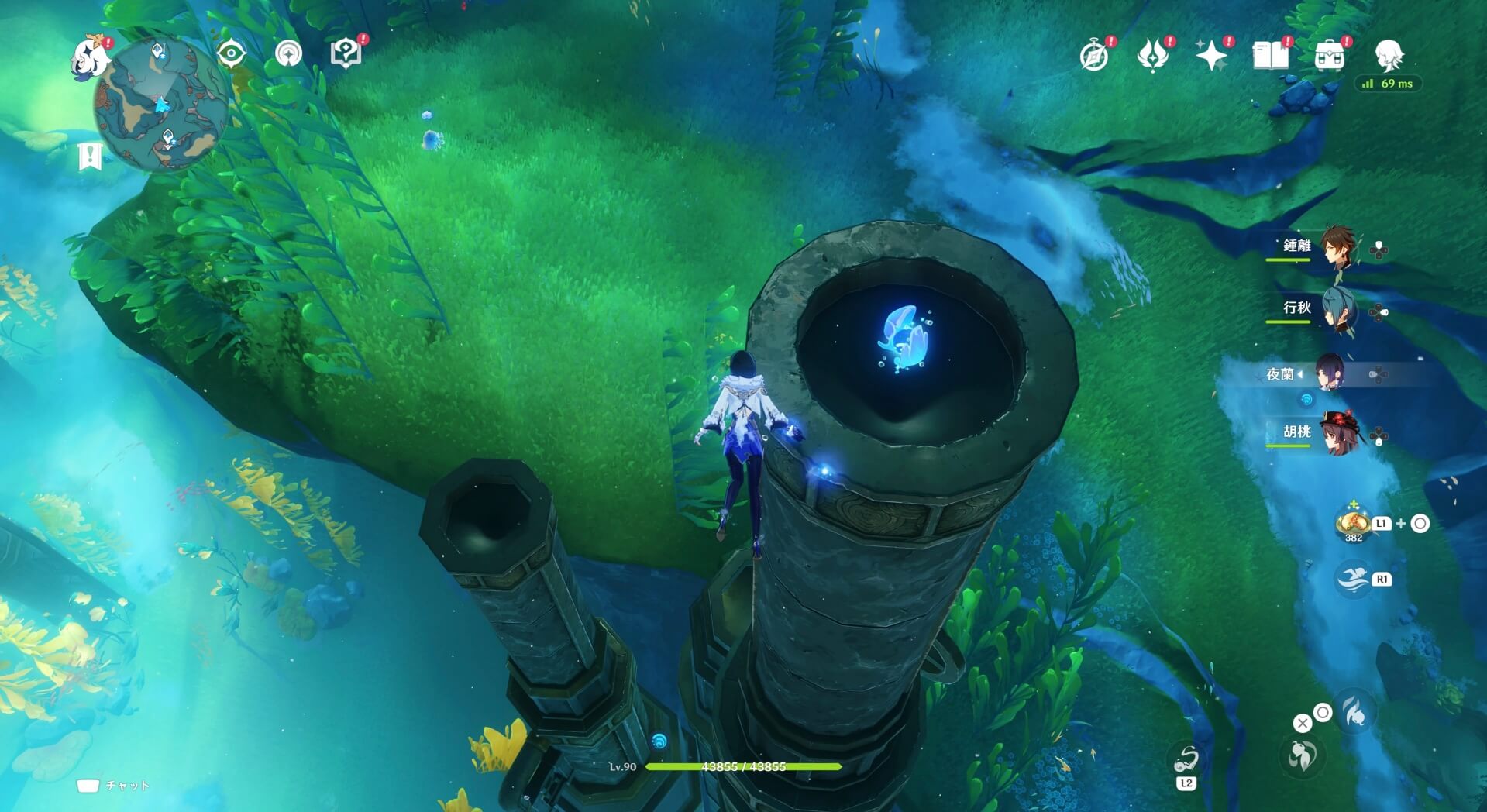Viewport: 1487px width, 812px height.
Task: Switch to party member 鍾離
Action: point(1336,247)
